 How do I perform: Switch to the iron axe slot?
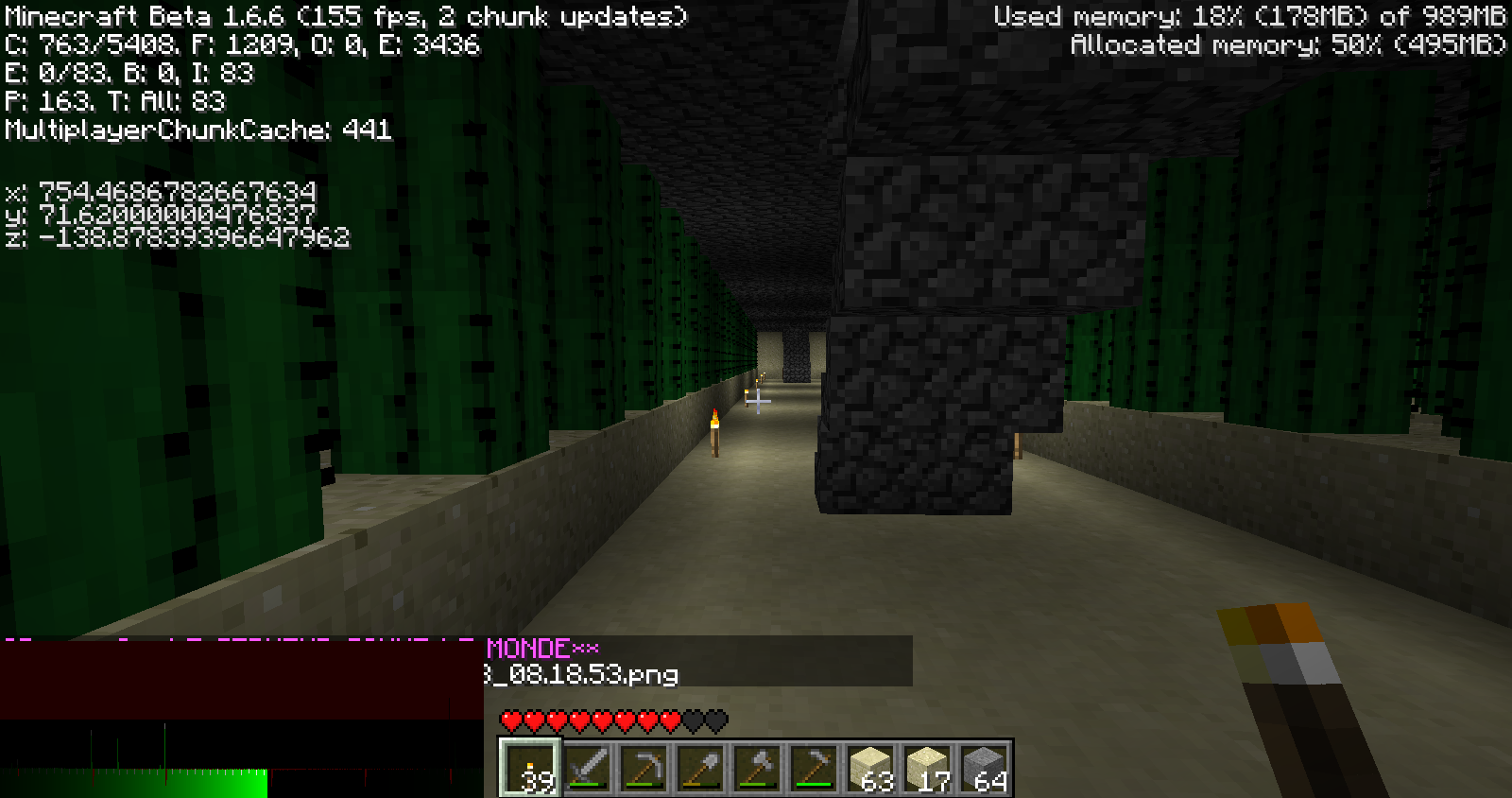coord(757,768)
